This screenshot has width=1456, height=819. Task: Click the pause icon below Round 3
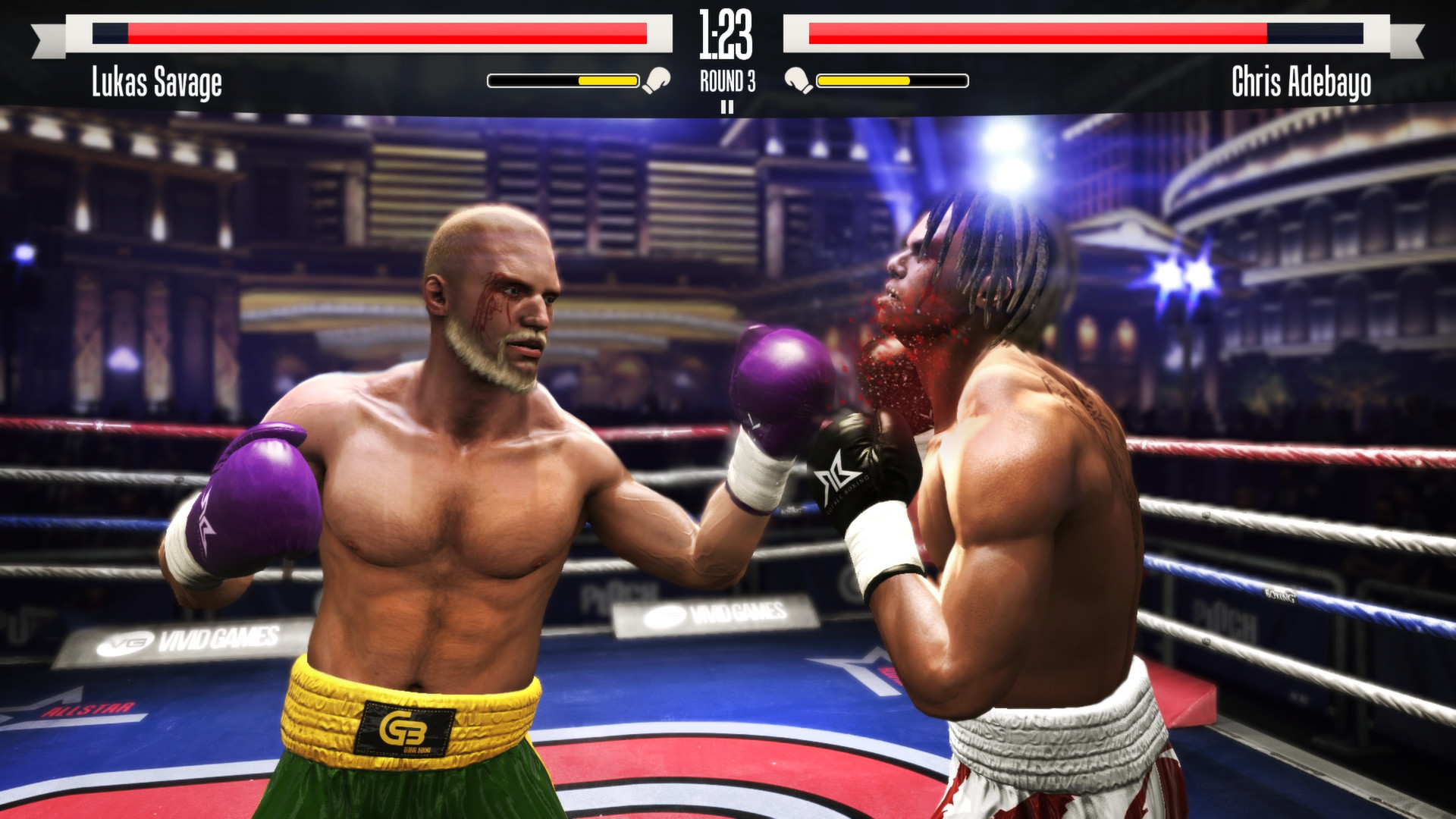(728, 107)
